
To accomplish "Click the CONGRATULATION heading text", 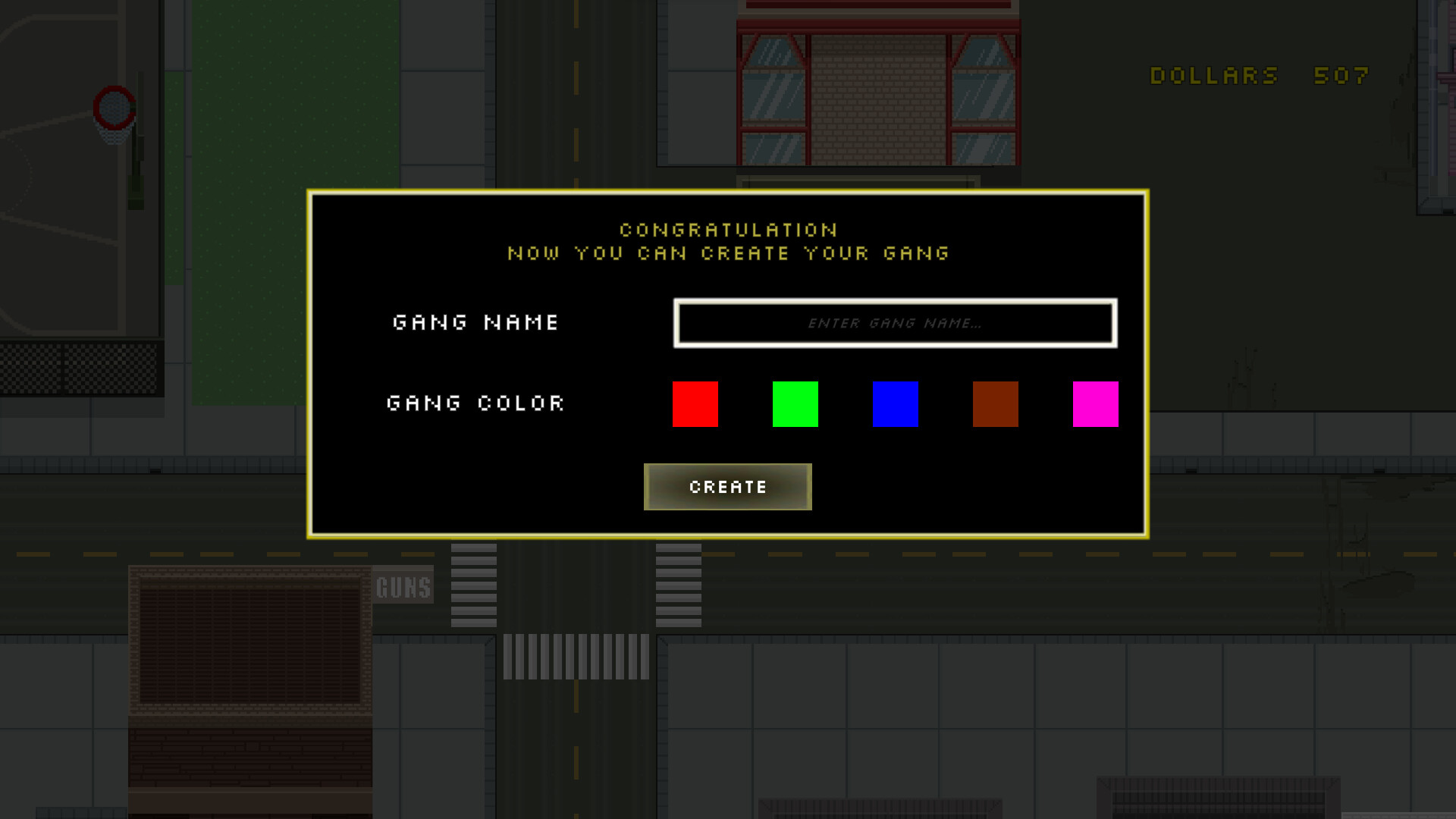I will pos(727,230).
